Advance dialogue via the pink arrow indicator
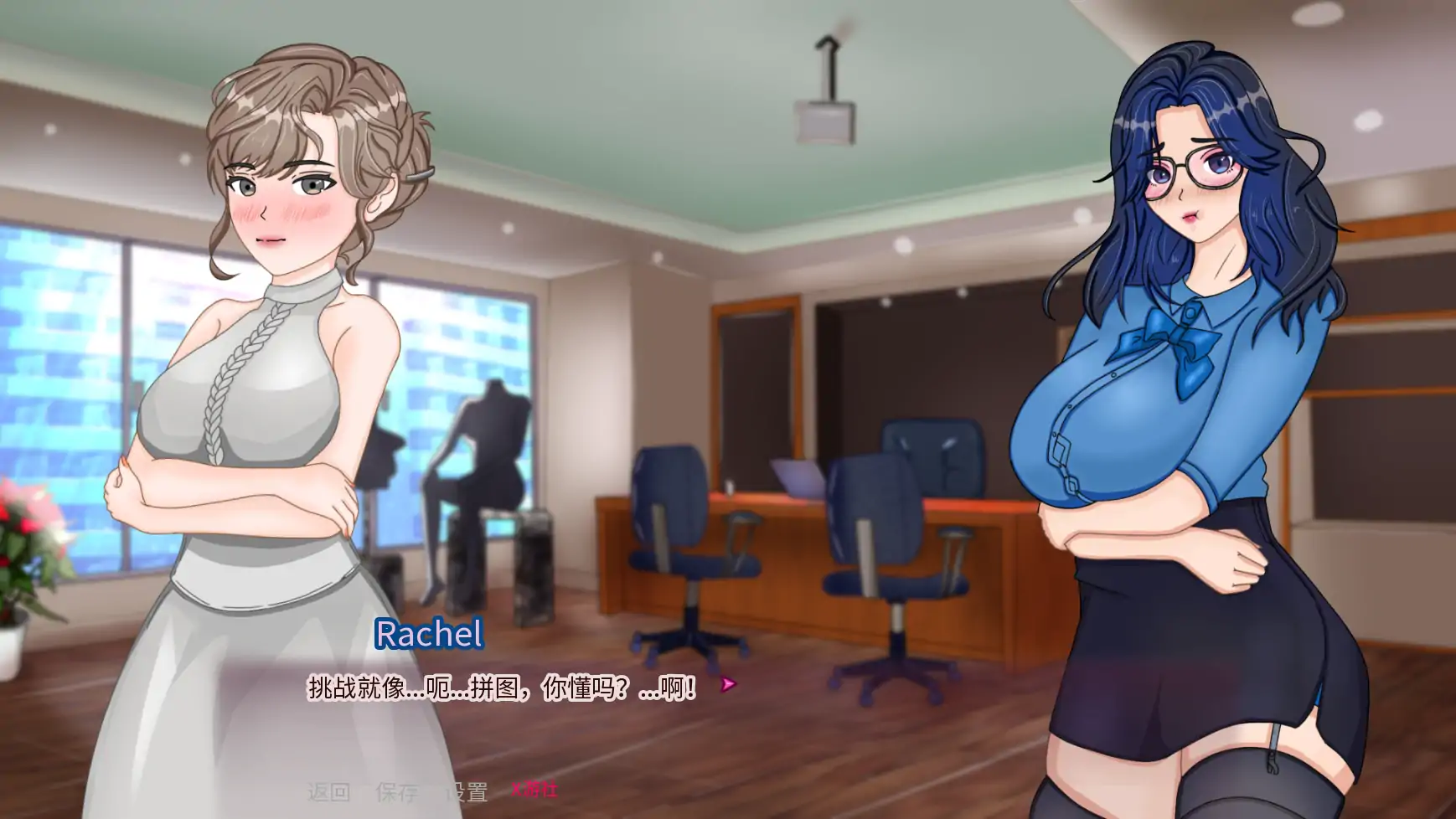The height and width of the screenshot is (819, 1456). 728,685
